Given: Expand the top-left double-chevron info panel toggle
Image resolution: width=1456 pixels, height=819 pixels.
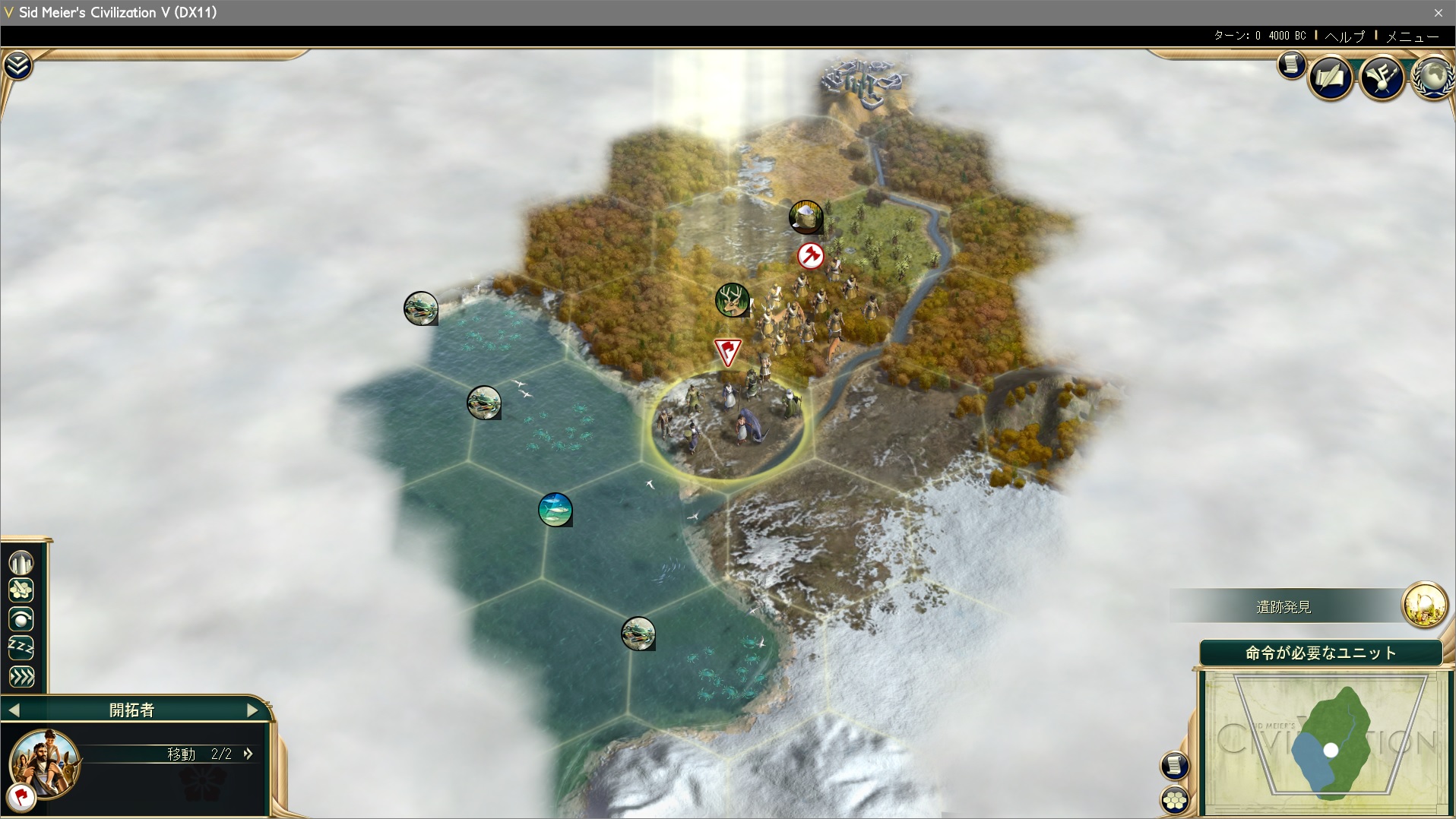Looking at the screenshot, I should click(17, 66).
